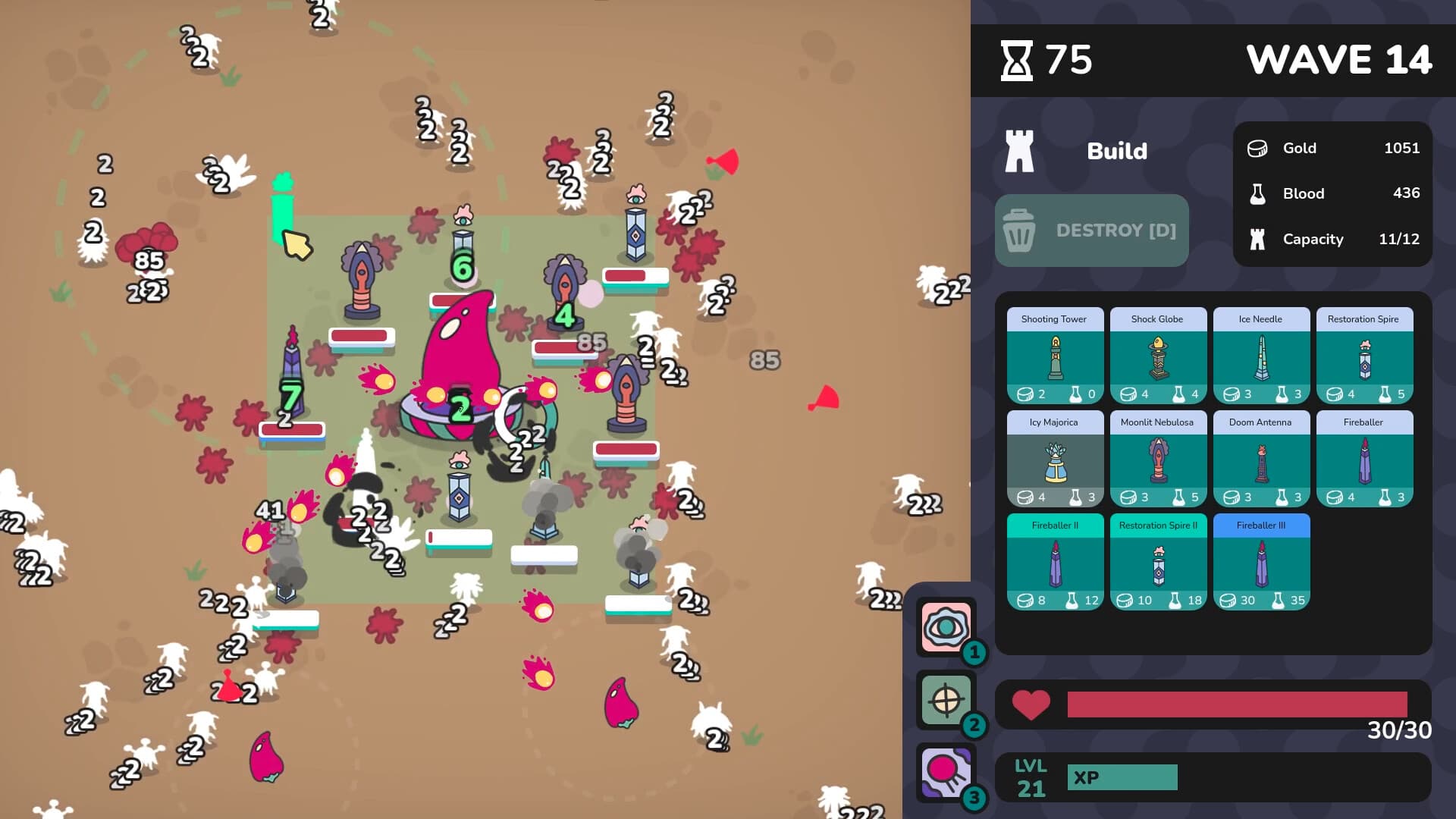Viewport: 1456px width, 819px height.
Task: Activate the eye ability in slot 1
Action: click(945, 626)
